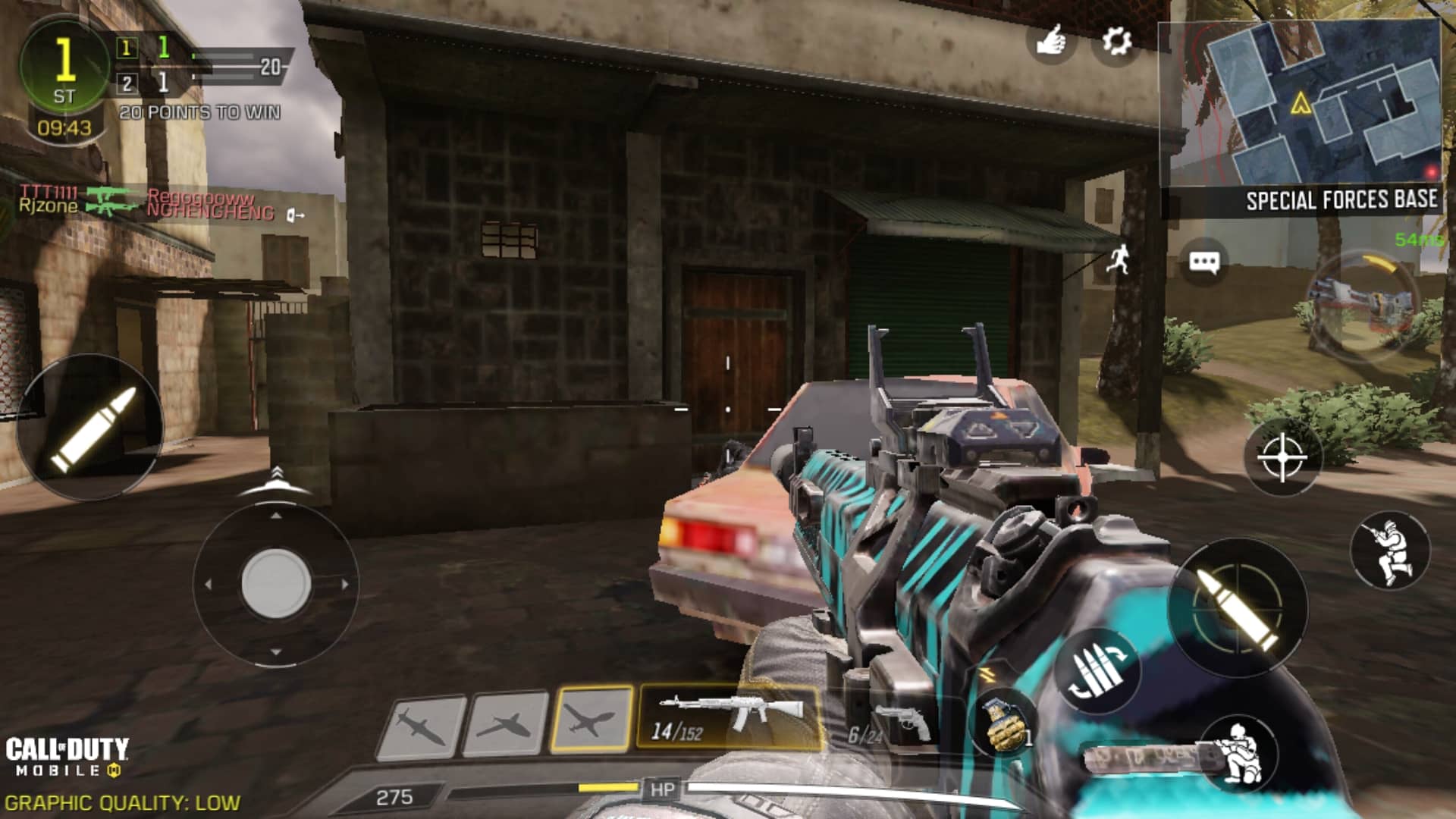Viewport: 1456px width, 819px height.
Task: Select the assault rifle weapon slot
Action: tap(730, 717)
